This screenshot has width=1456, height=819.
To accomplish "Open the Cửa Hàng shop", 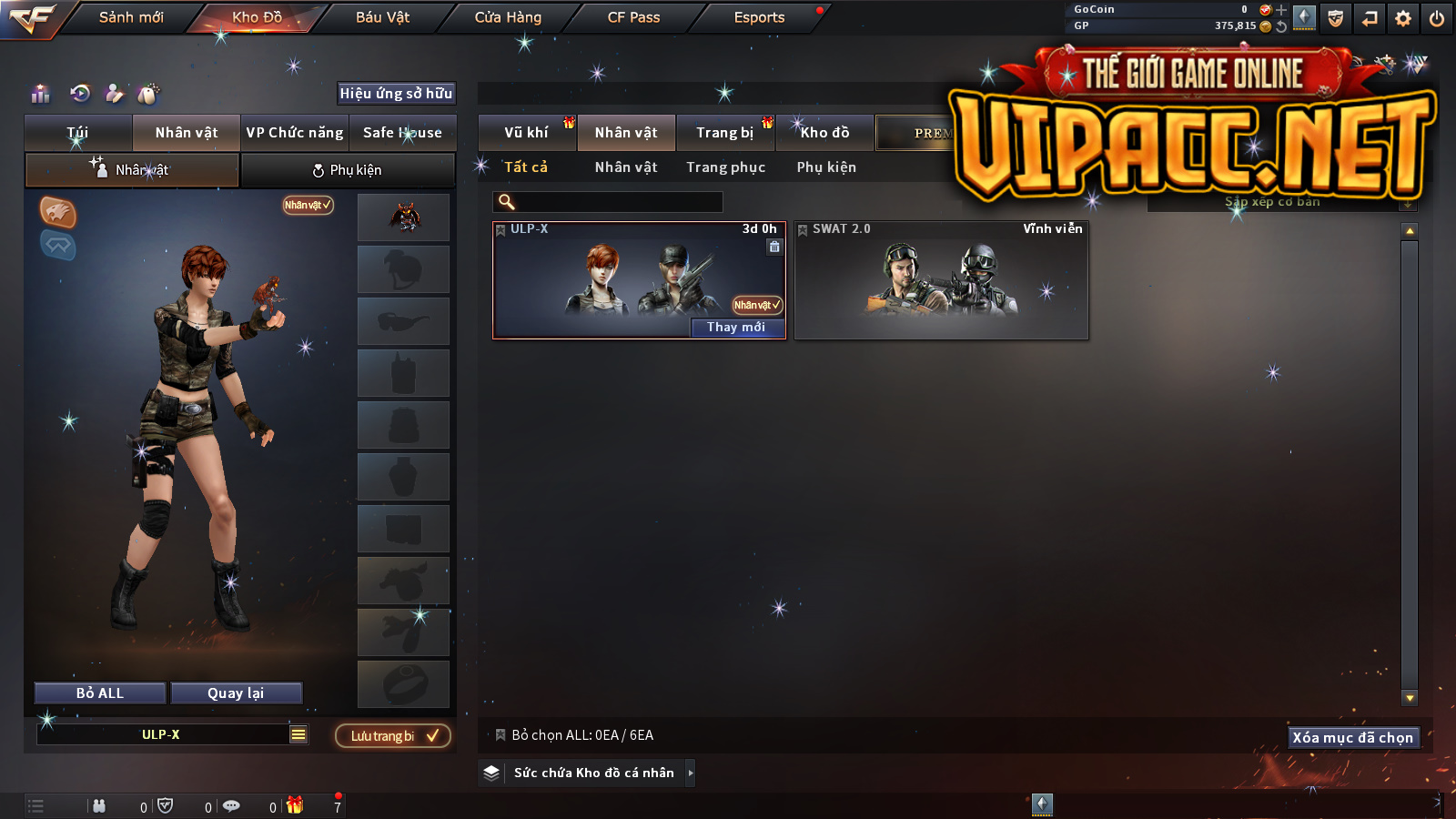I will 508,17.
